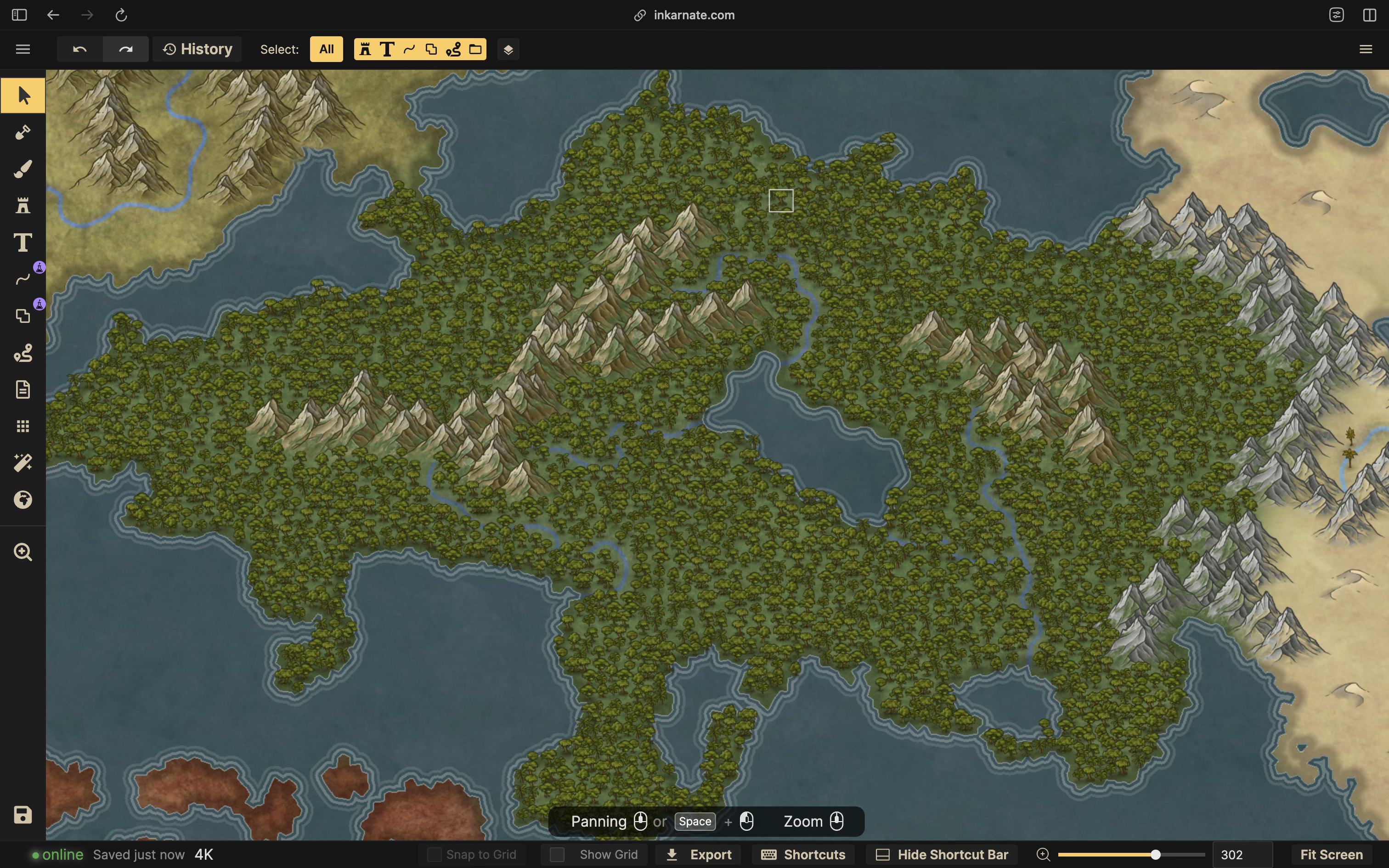The image size is (1389, 868).
Task: Open the Notes tool
Action: coord(23,389)
